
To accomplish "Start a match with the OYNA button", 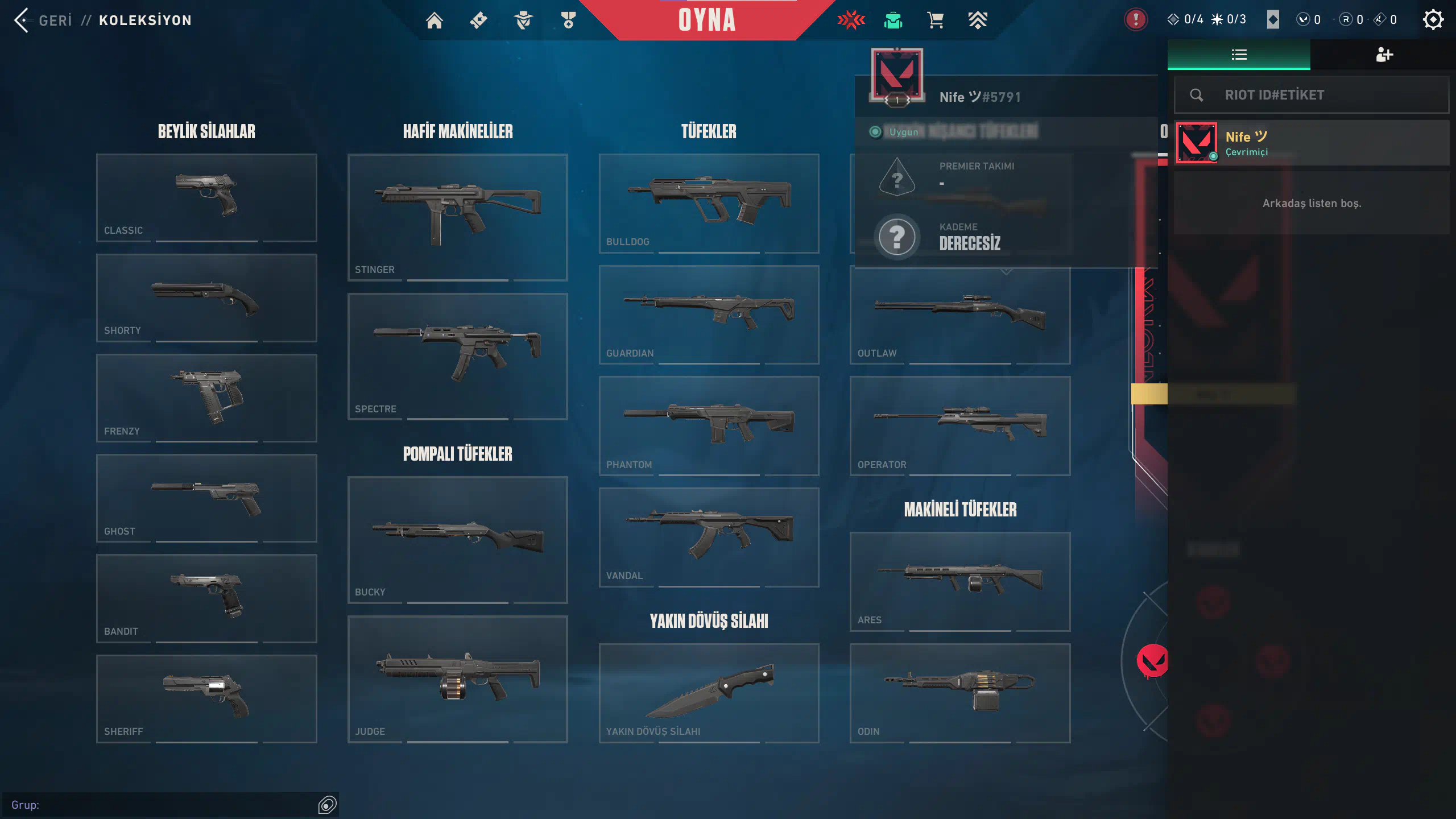I will point(706,20).
